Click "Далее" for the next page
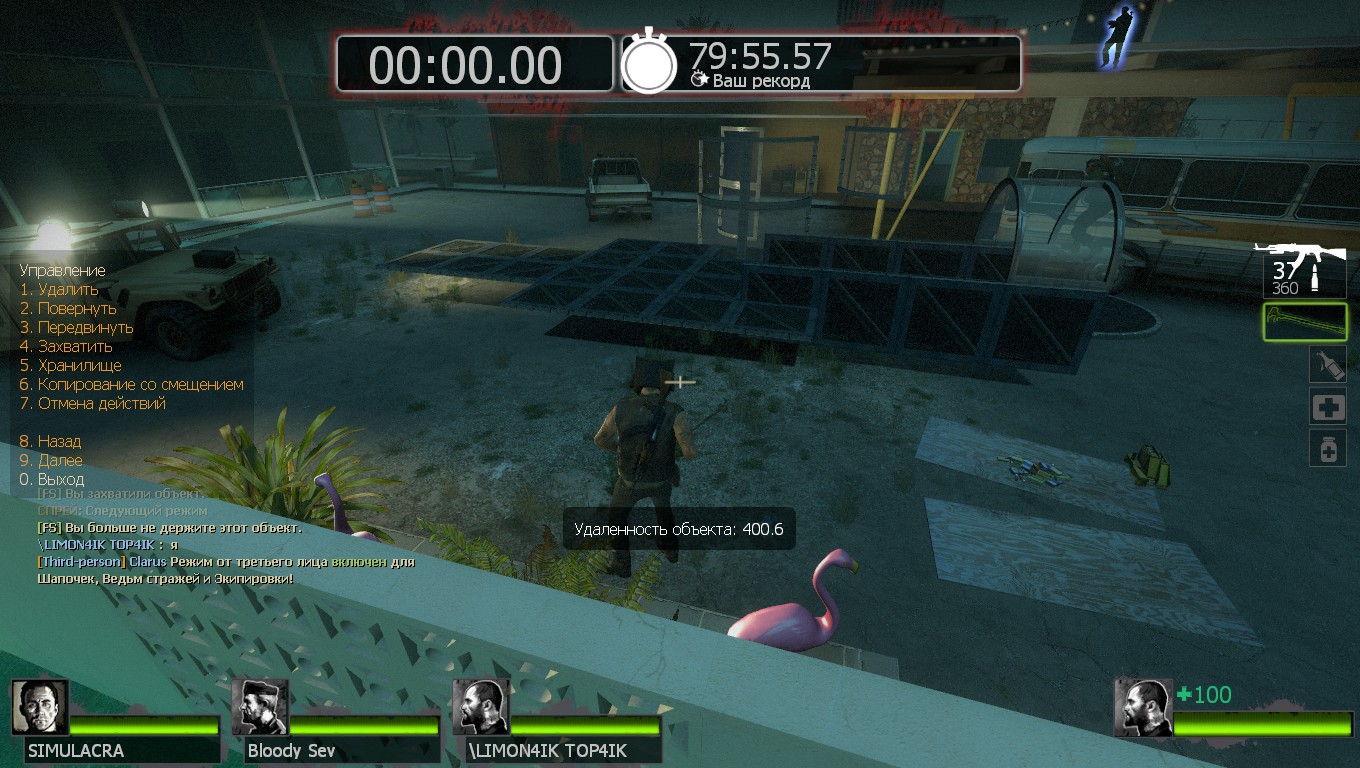The image size is (1360, 768). 60,461
